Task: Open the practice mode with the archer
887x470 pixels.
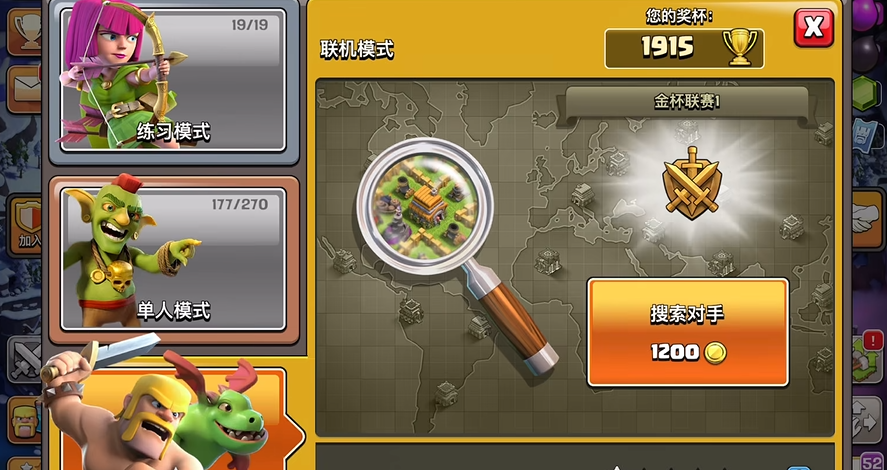Action: click(174, 80)
